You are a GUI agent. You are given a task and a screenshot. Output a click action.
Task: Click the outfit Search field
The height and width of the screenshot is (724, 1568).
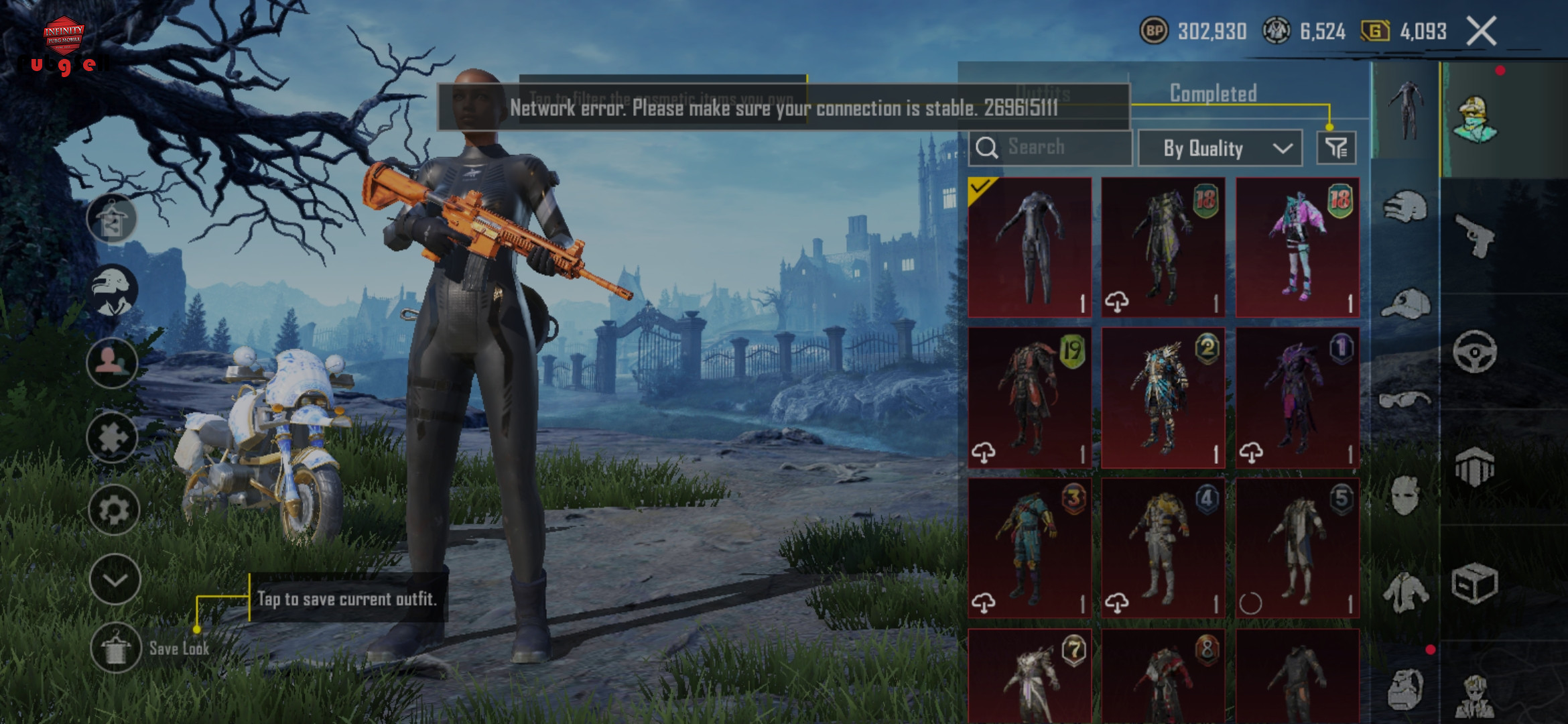[x=1051, y=147]
